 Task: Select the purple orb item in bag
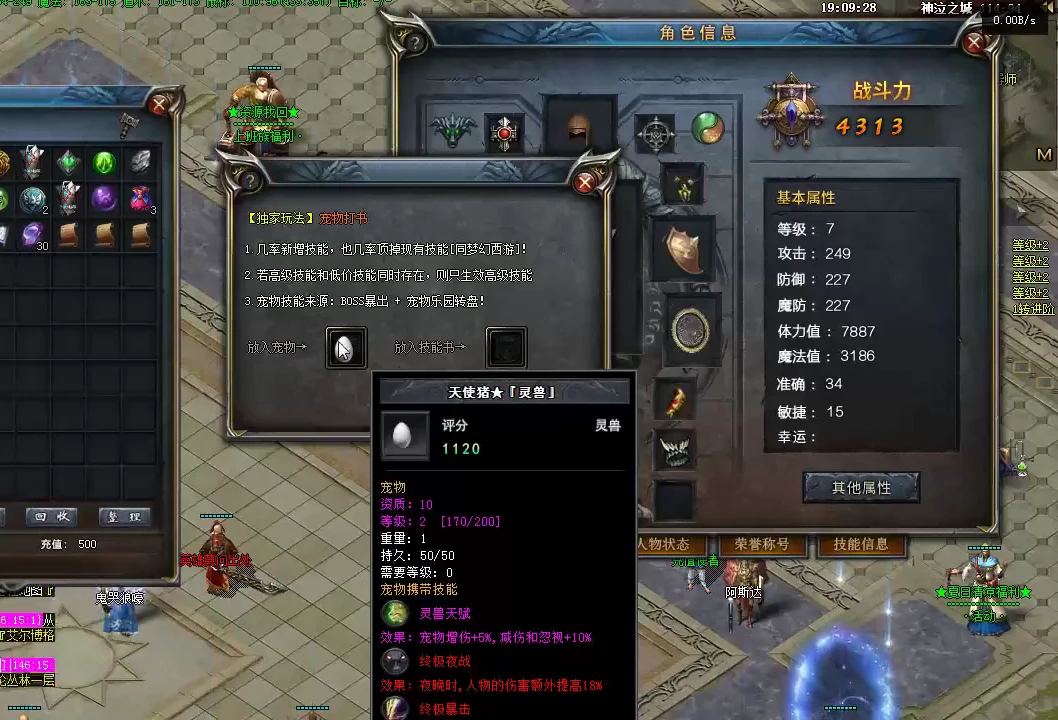(104, 198)
